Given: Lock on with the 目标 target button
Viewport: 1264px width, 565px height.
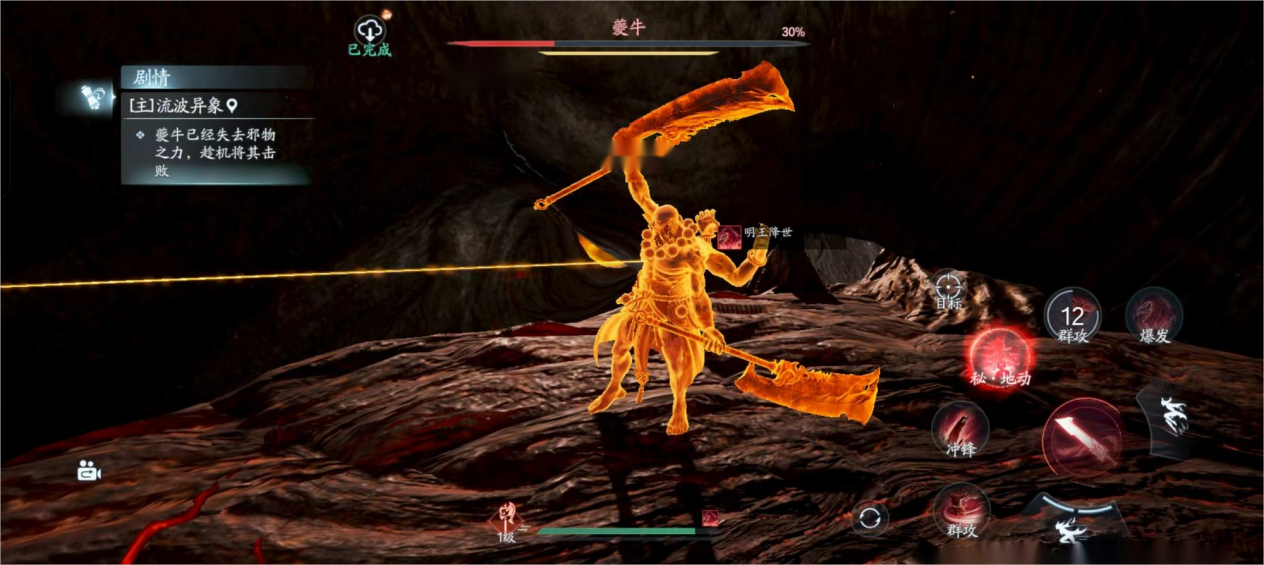Looking at the screenshot, I should (948, 288).
